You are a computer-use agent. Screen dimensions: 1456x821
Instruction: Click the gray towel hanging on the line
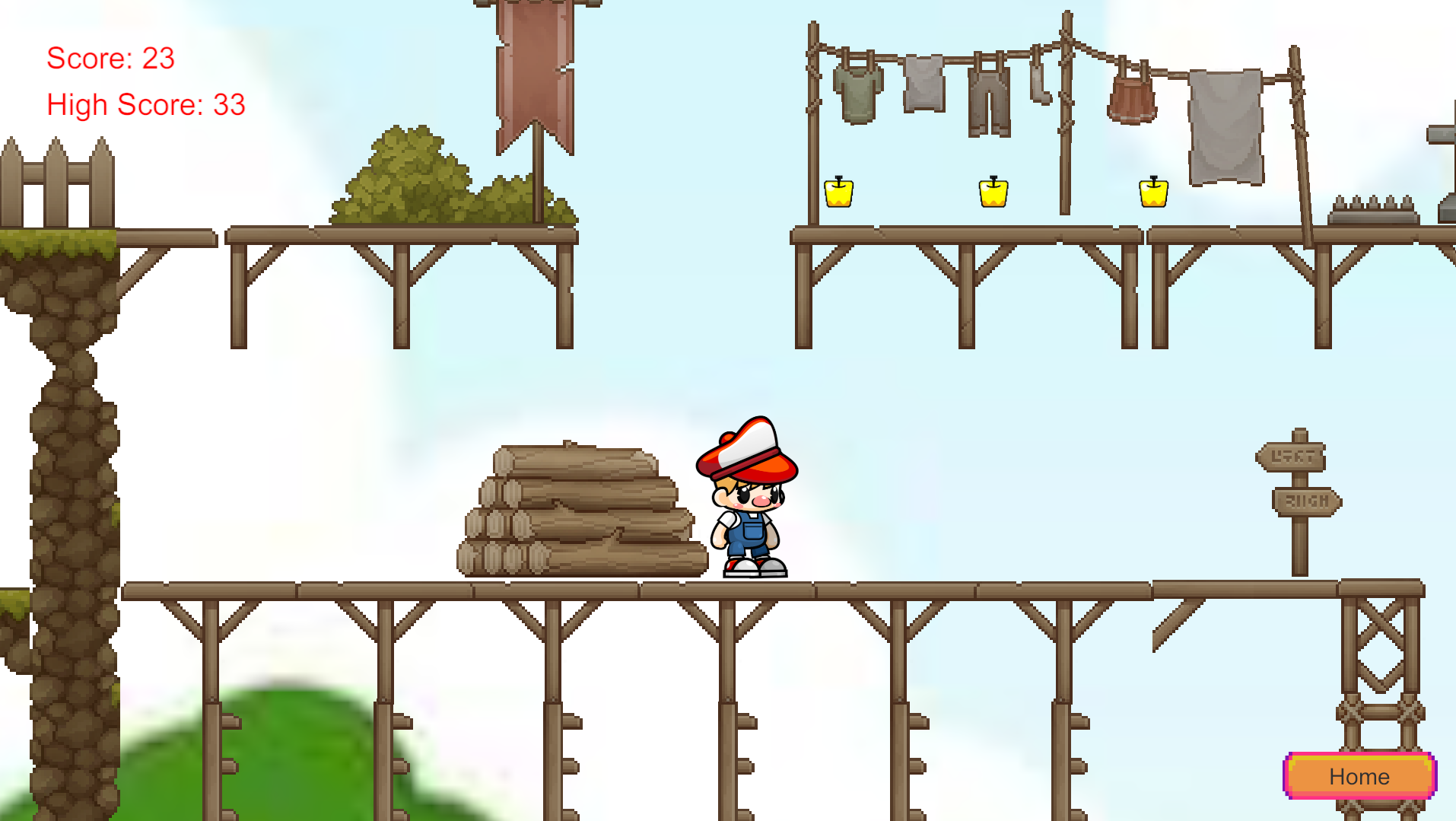coord(1225,126)
